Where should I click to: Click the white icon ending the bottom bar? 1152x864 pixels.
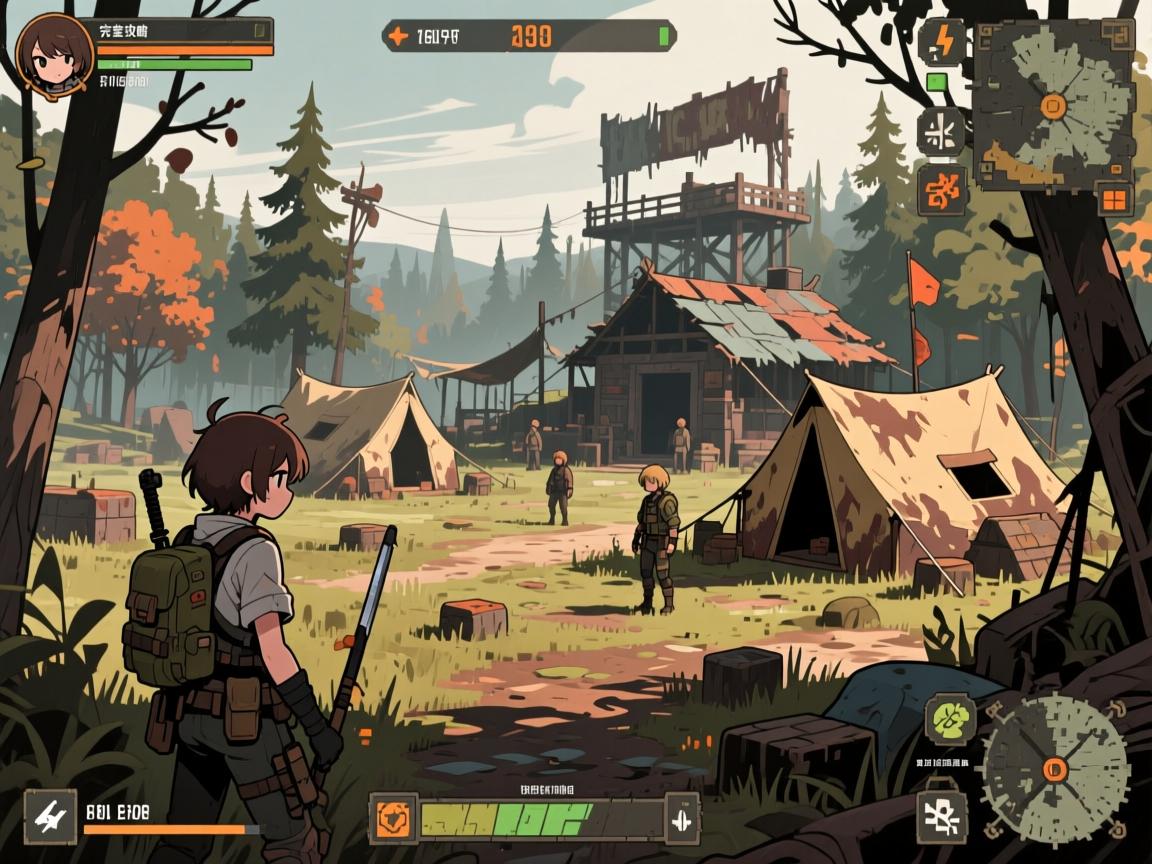[x=681, y=820]
